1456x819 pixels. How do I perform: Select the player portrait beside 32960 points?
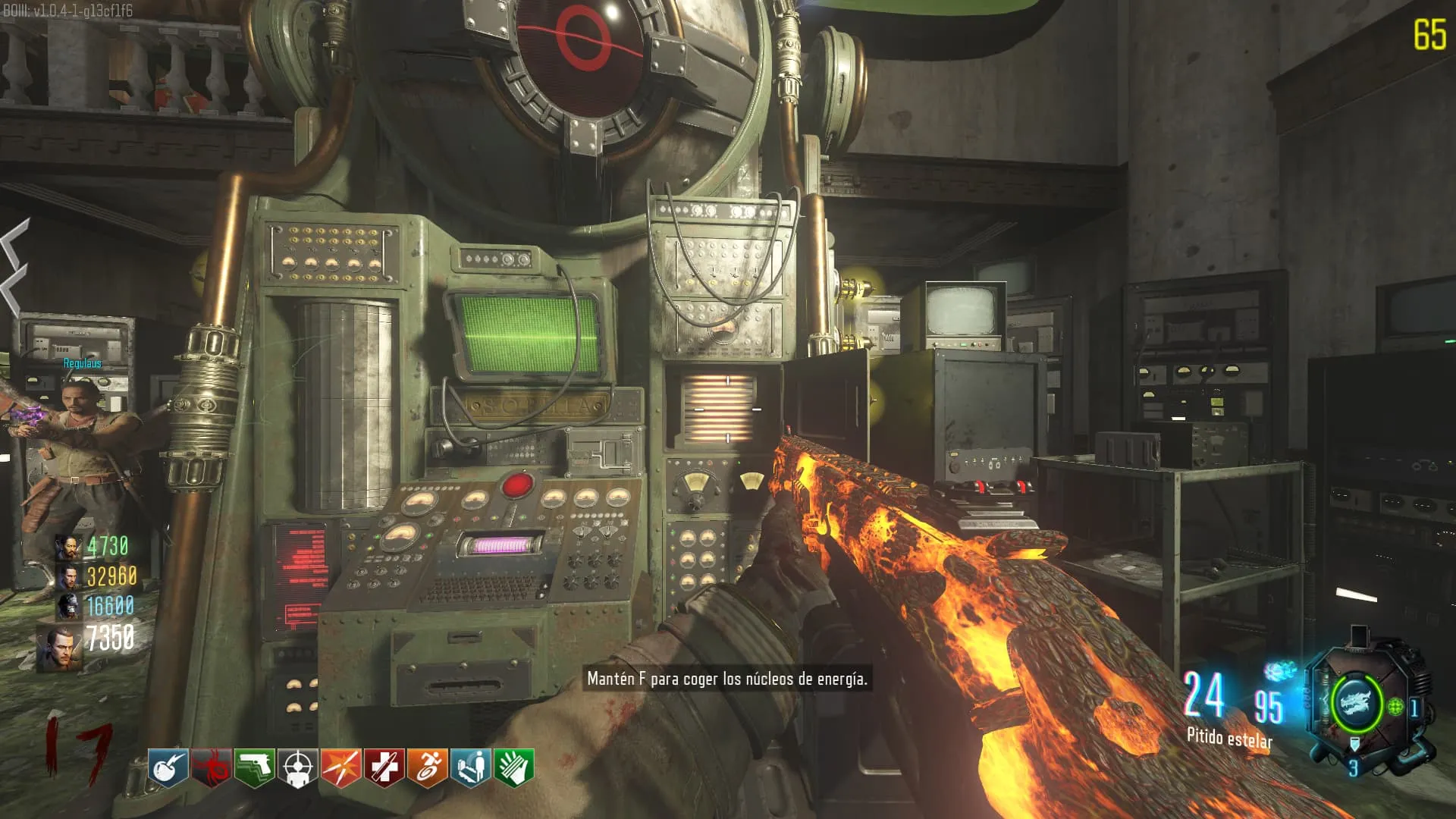click(70, 577)
